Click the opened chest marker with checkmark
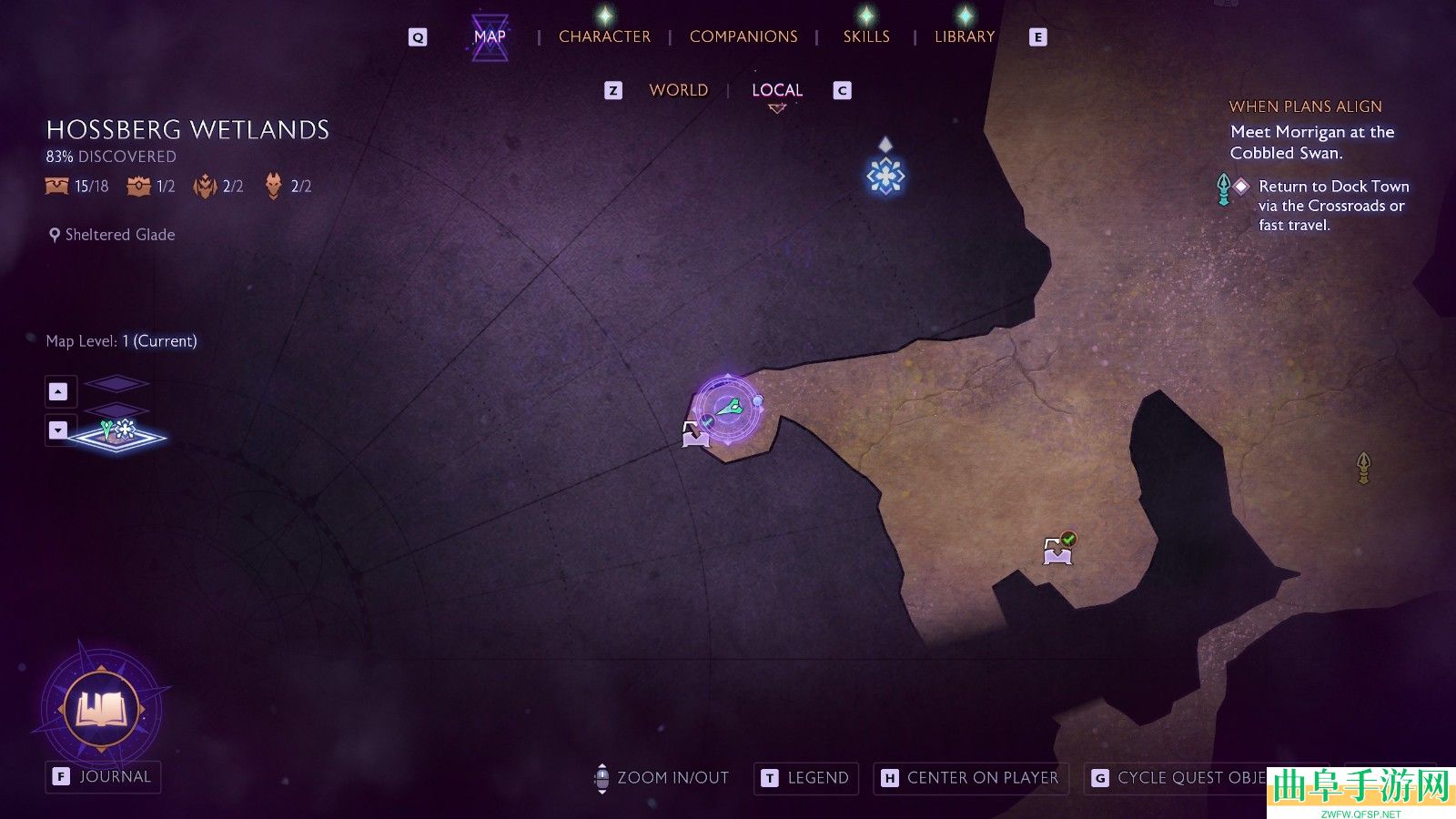The height and width of the screenshot is (819, 1456). click(x=1058, y=550)
